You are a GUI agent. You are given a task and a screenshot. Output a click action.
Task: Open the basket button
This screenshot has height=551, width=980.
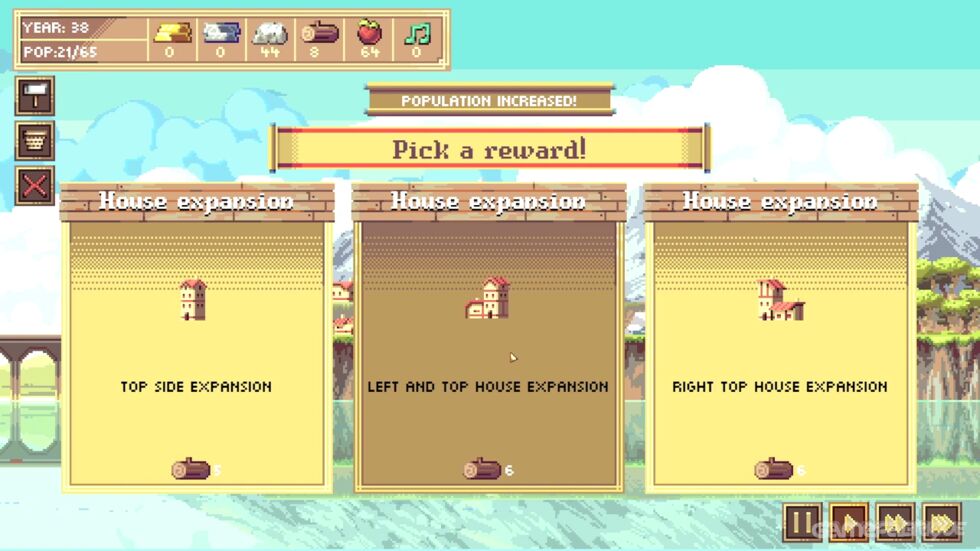(x=35, y=141)
